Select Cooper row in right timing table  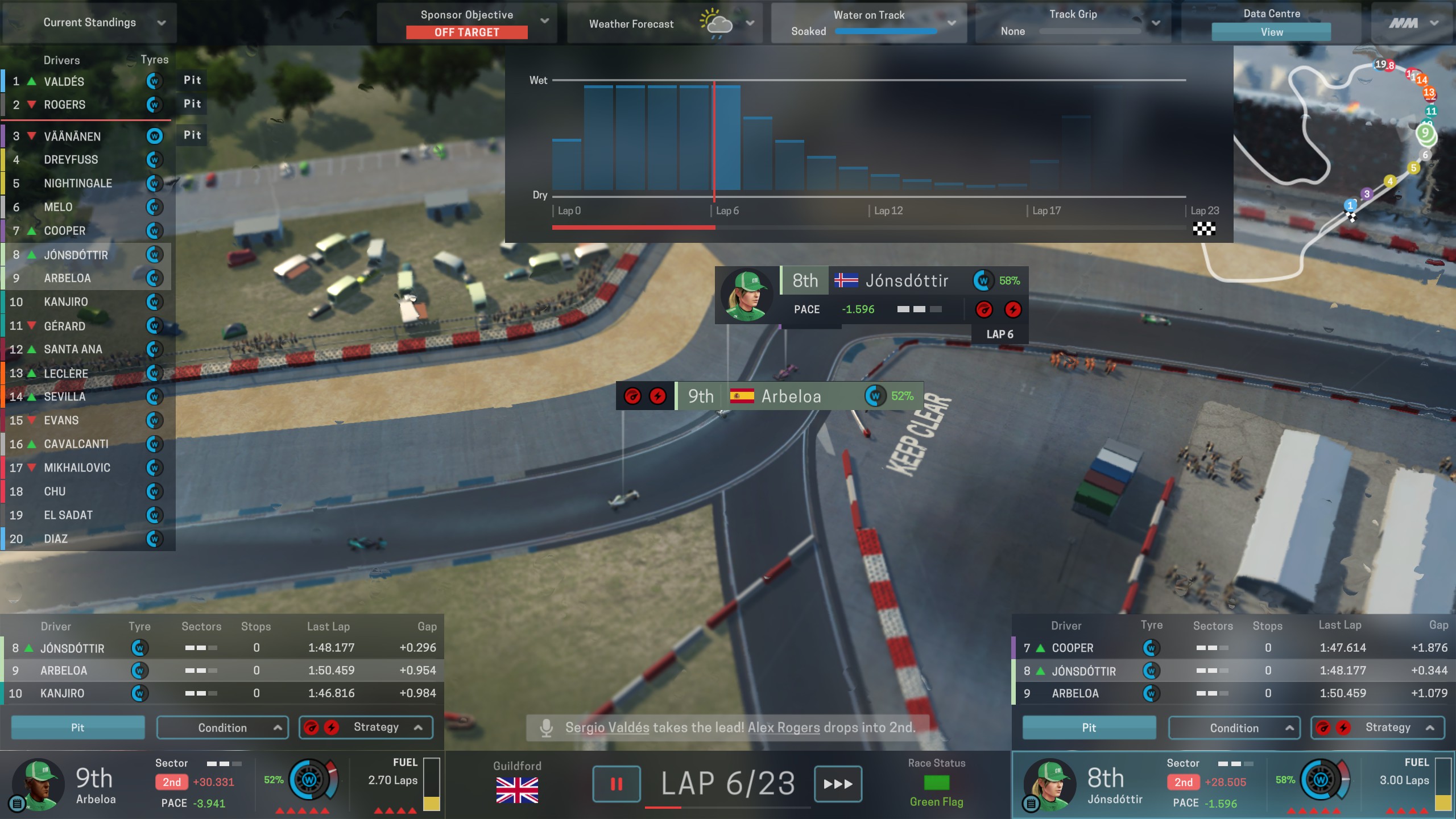1234,648
